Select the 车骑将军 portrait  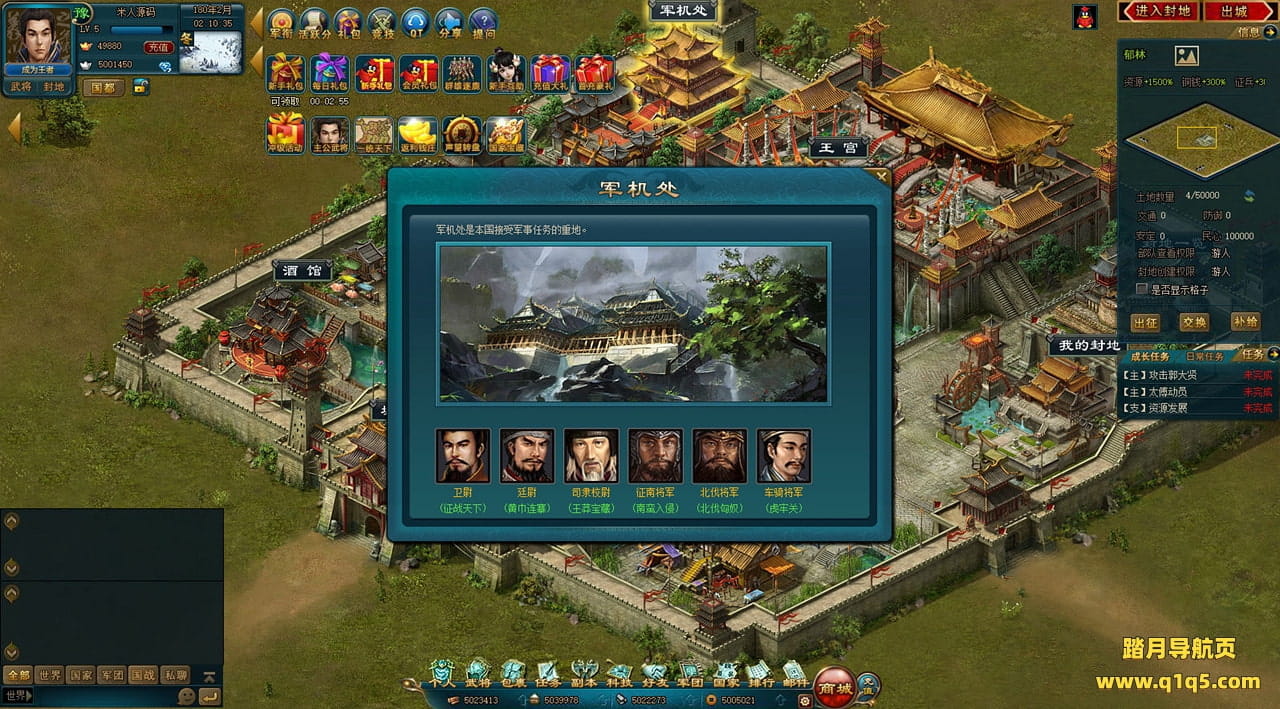tap(783, 456)
